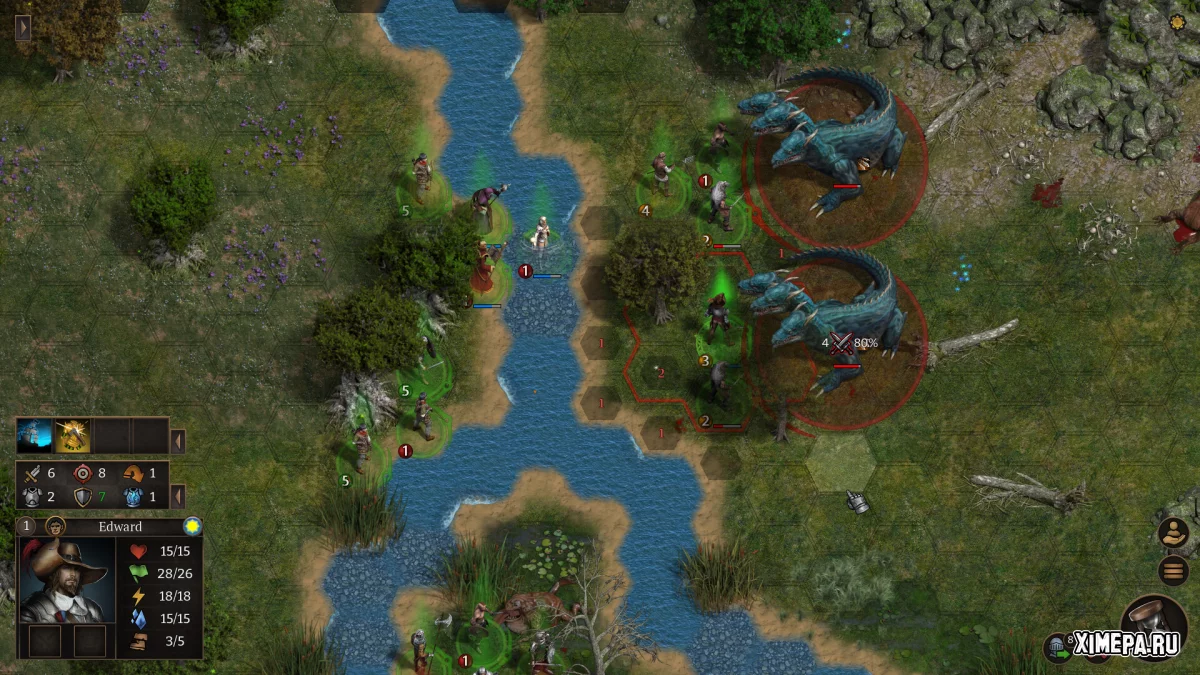Select next unit with the helmet arrow button

(1057, 646)
